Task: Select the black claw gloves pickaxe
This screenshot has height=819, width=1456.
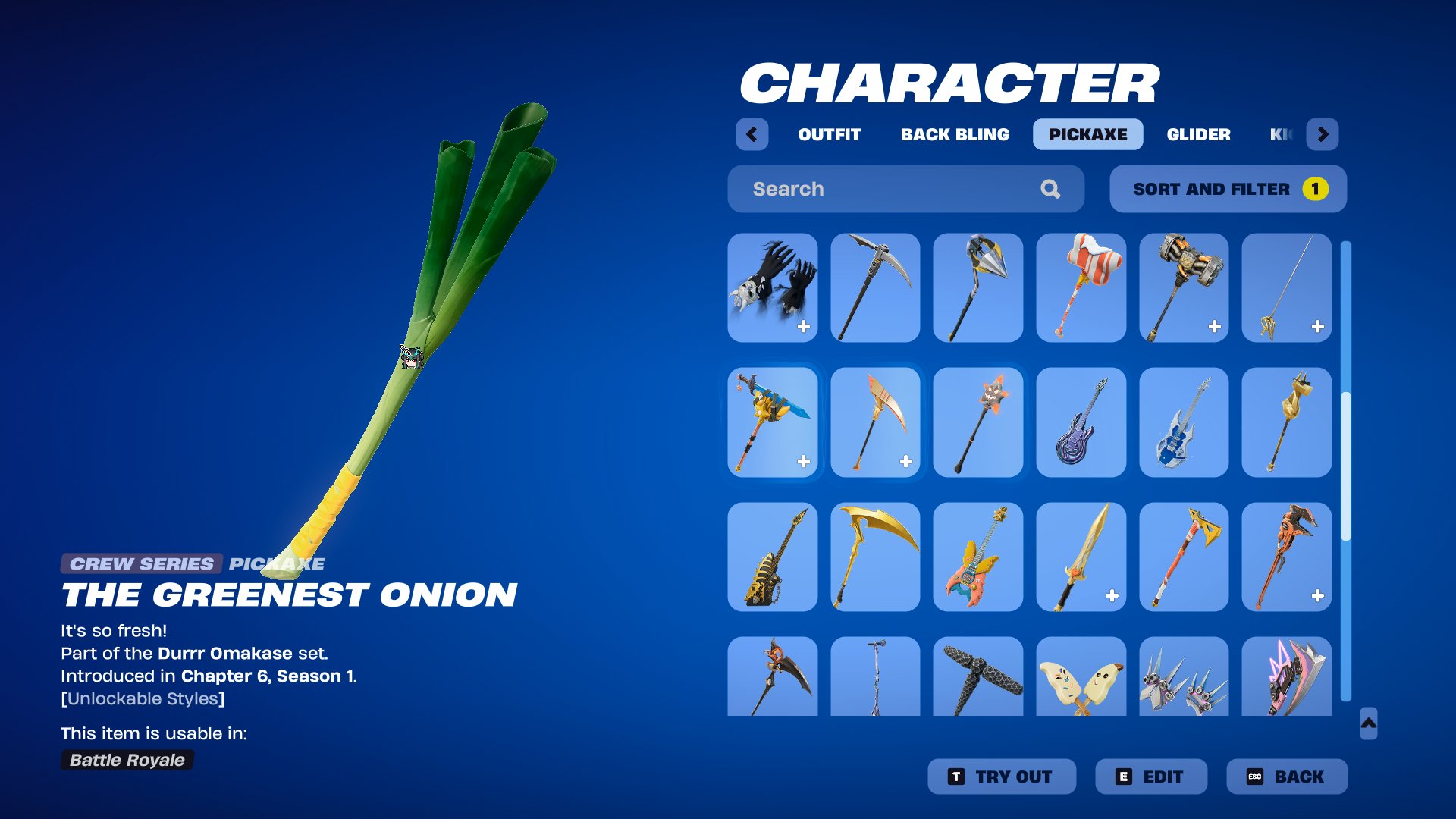Action: click(772, 287)
